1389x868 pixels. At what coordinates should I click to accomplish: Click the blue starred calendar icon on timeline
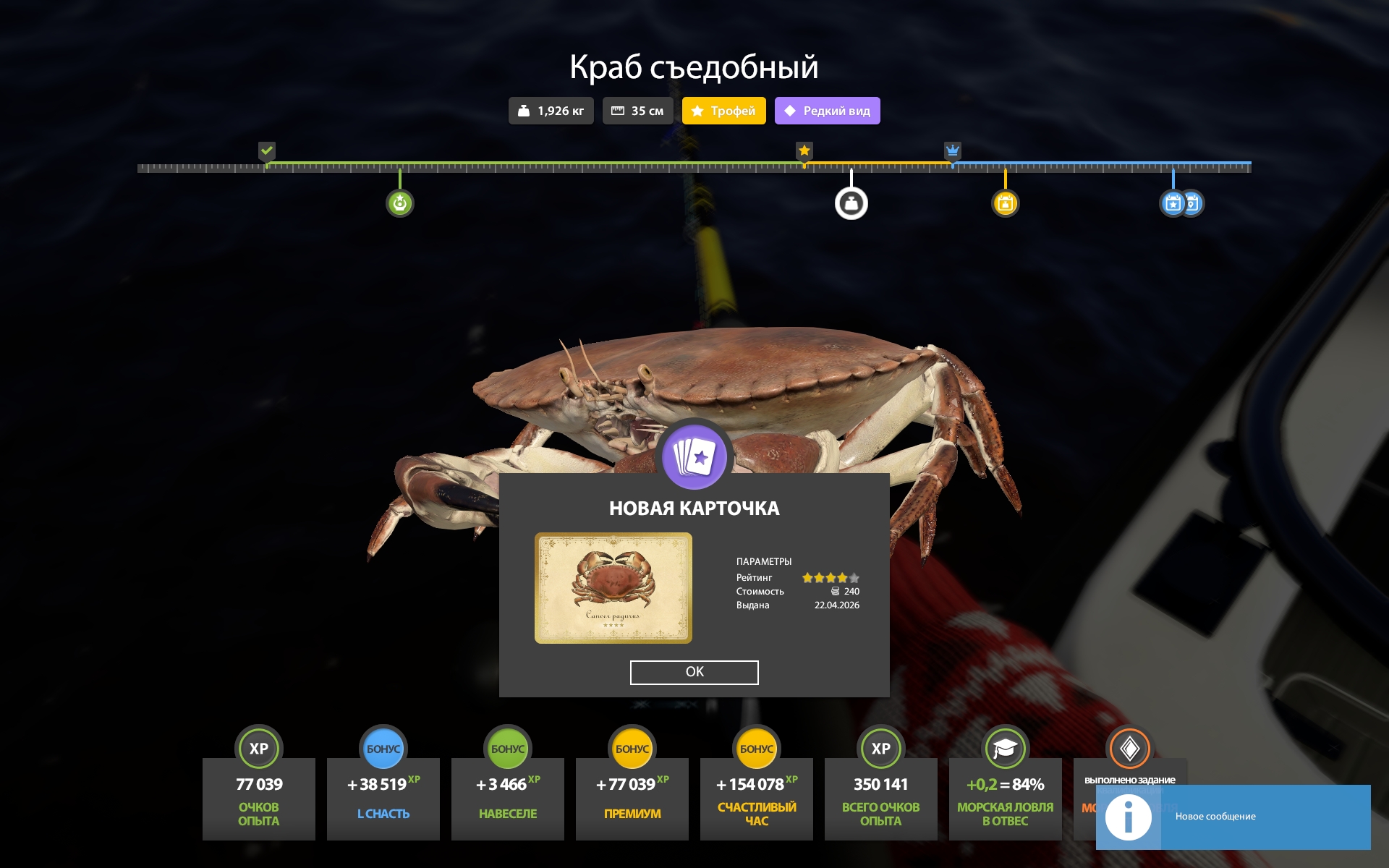coord(1173,203)
